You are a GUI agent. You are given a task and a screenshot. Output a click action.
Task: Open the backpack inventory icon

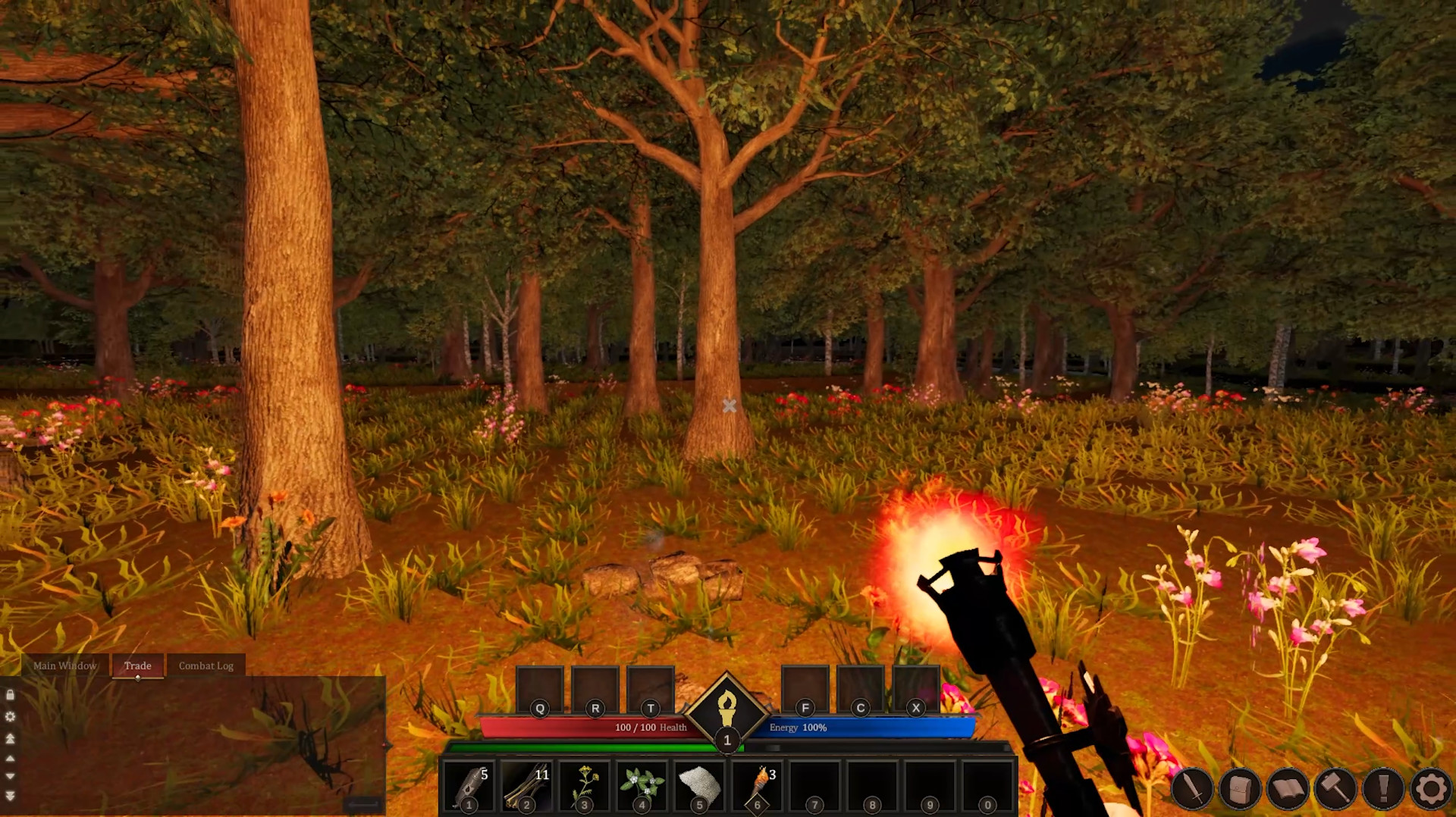point(1238,788)
